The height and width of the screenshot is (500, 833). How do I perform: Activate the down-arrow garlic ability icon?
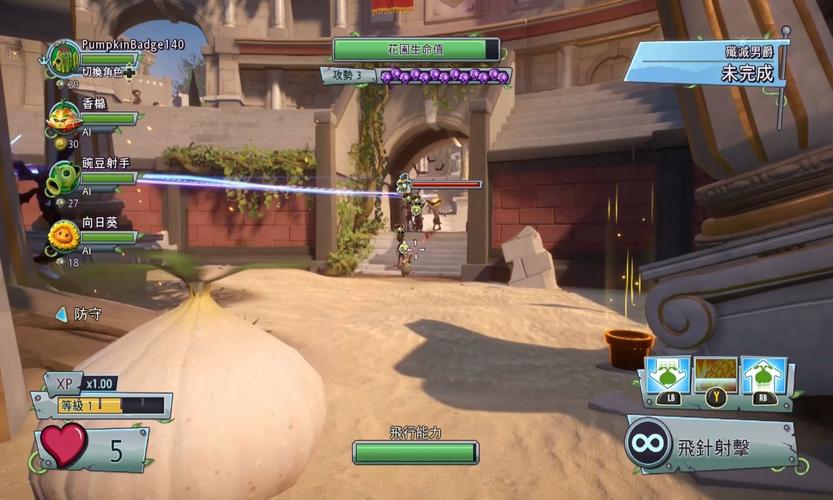tap(666, 377)
